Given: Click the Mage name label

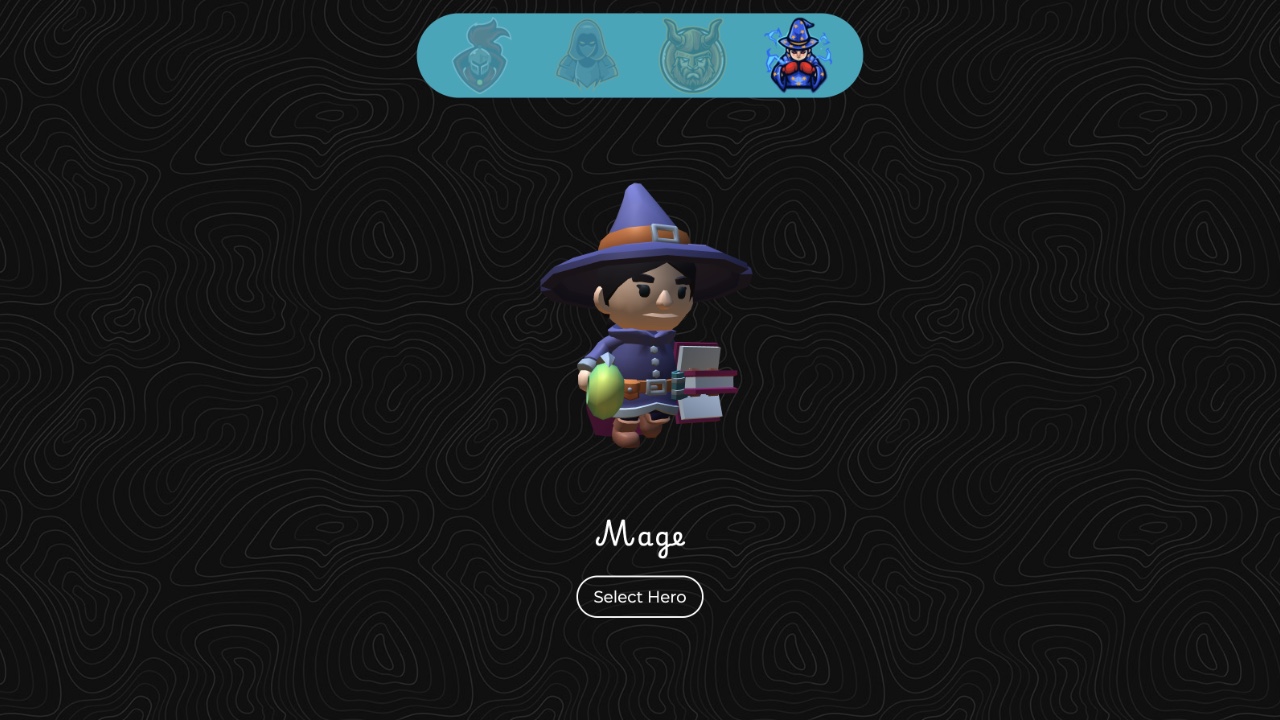Looking at the screenshot, I should pyautogui.click(x=640, y=538).
